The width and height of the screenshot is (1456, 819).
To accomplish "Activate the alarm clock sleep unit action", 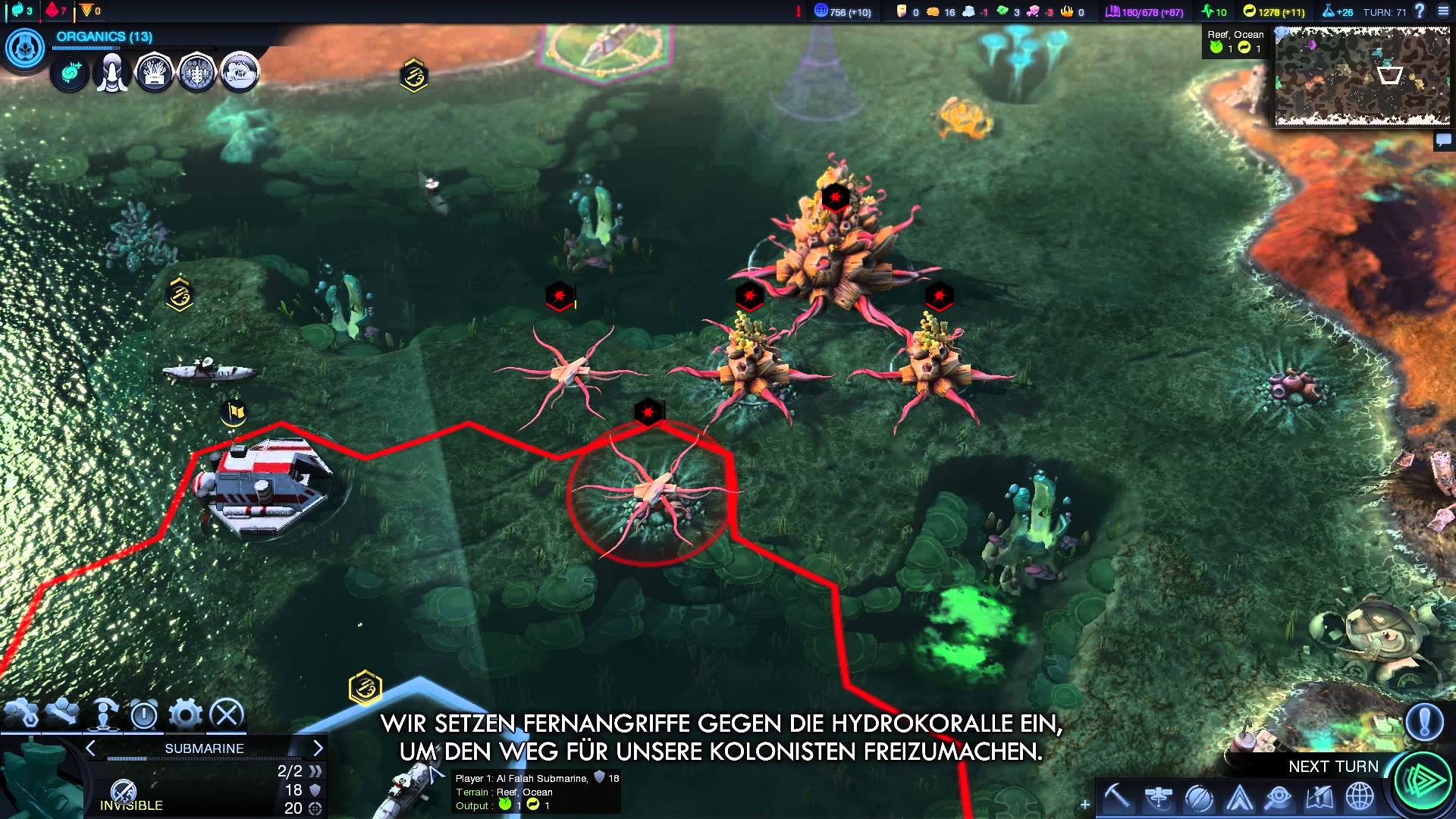I will (143, 714).
